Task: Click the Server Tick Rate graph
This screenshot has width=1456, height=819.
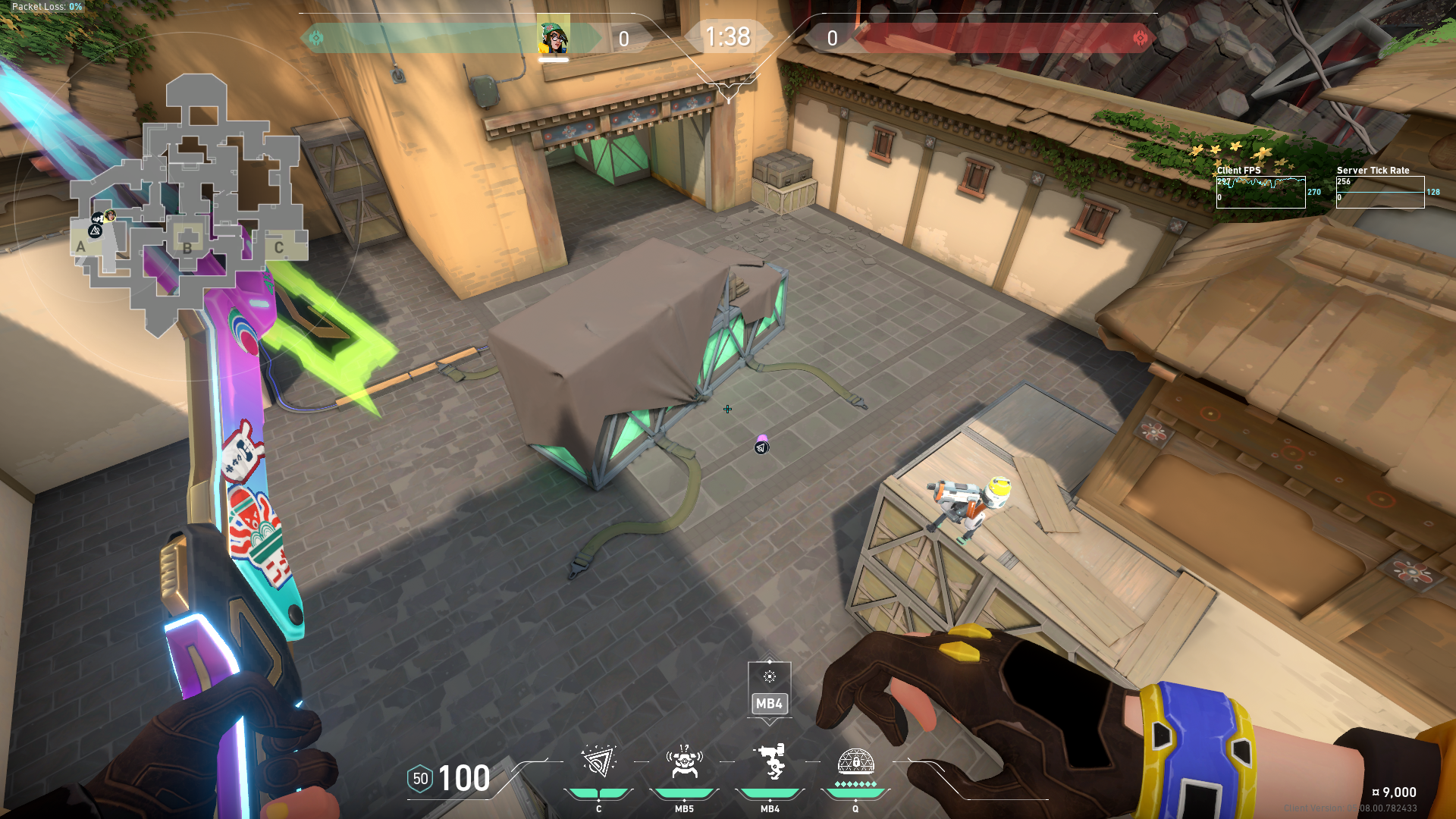Action: click(x=1379, y=192)
